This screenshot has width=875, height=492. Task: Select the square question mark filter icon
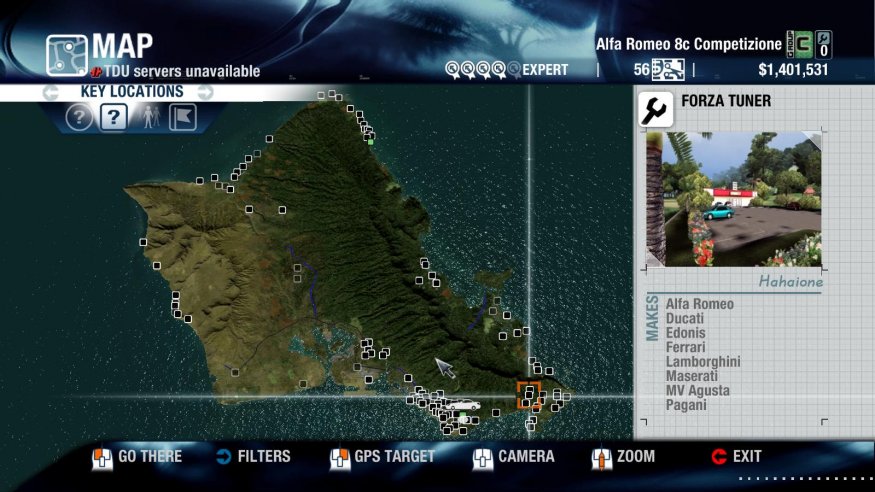pyautogui.click(x=113, y=118)
